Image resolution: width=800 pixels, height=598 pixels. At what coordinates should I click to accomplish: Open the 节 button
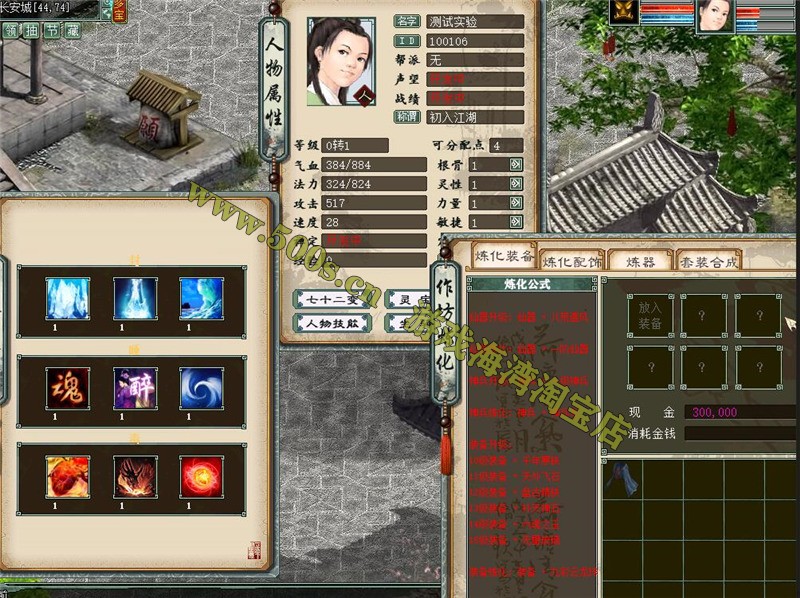point(52,31)
